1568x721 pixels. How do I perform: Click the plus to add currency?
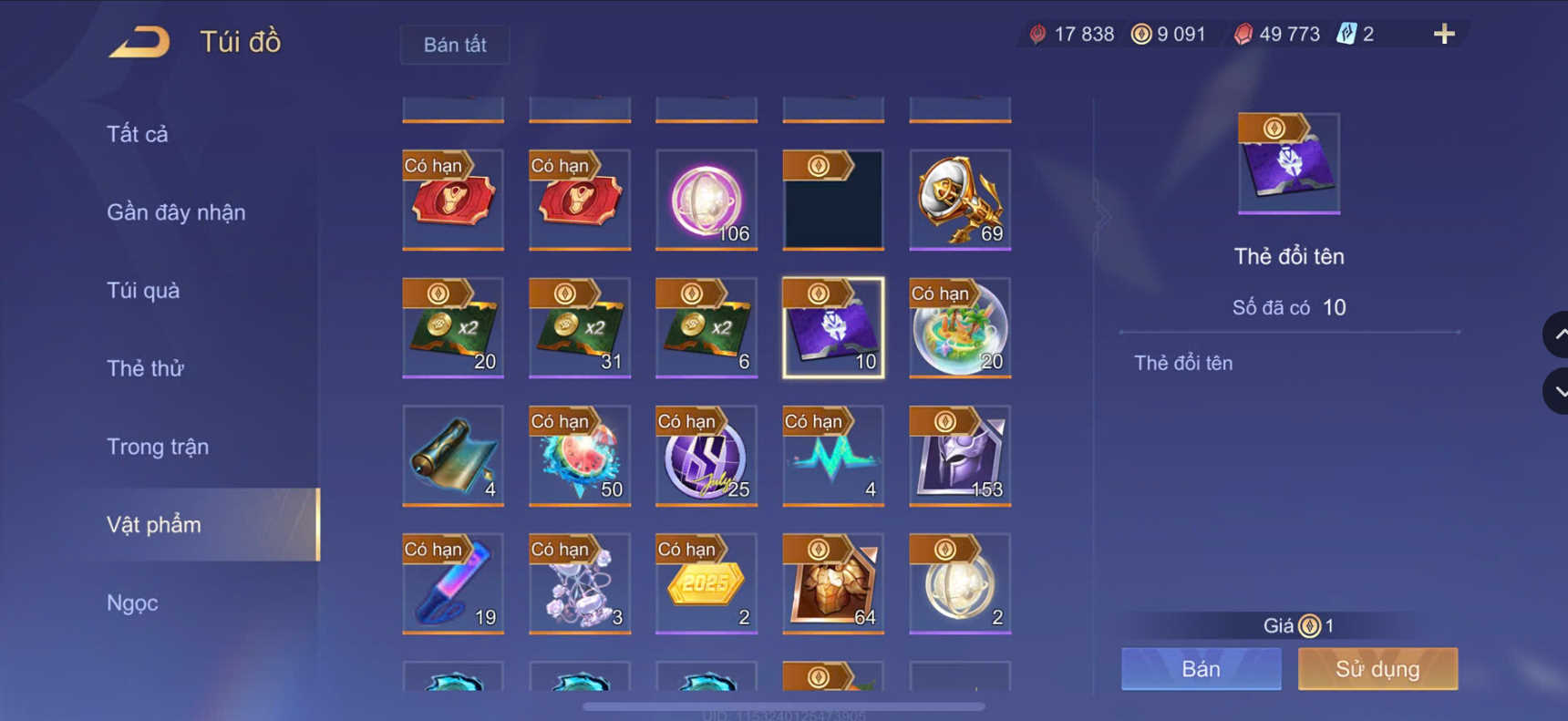(x=1443, y=34)
